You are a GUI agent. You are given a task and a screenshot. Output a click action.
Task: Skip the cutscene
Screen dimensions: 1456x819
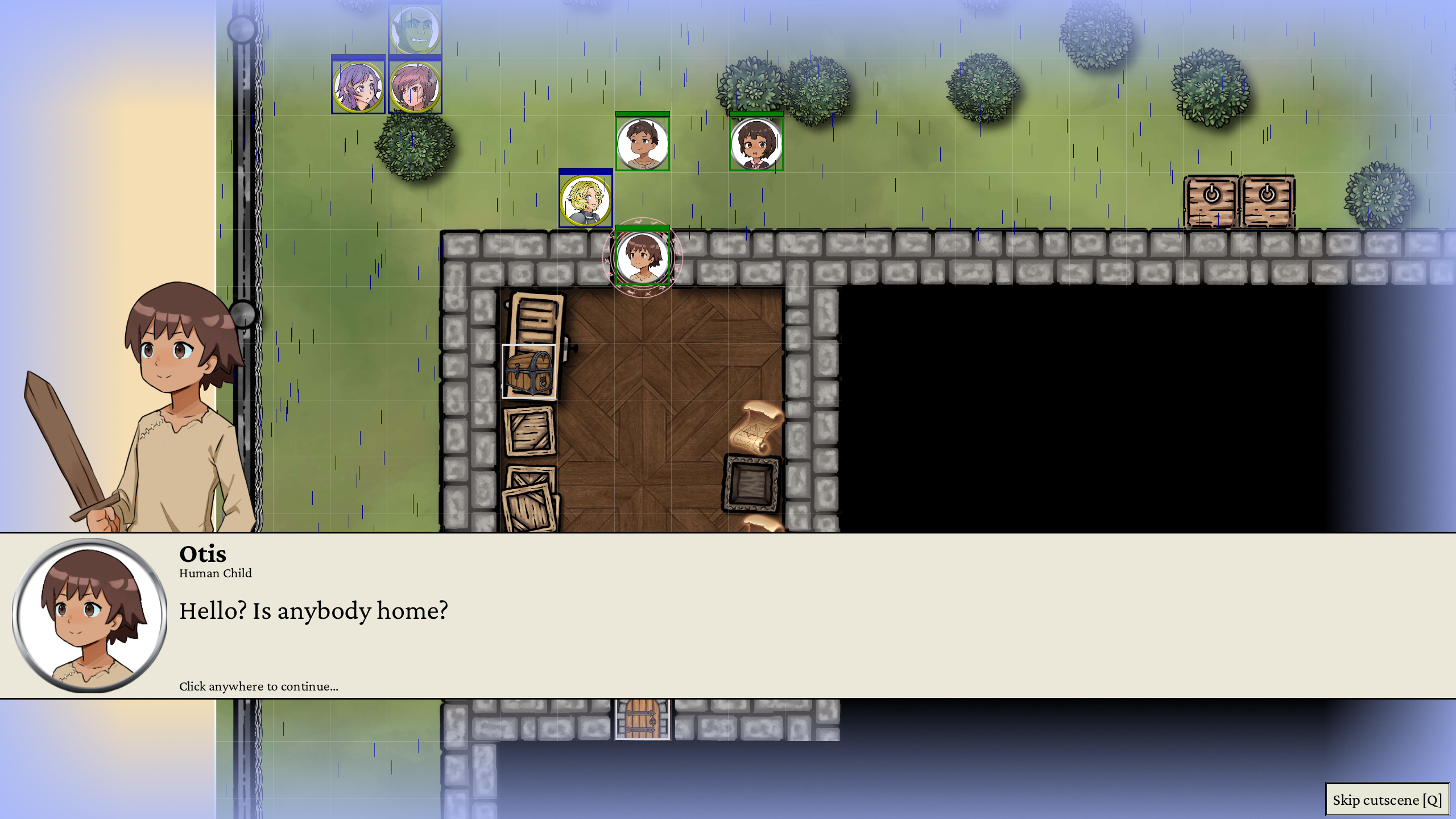pyautogui.click(x=1387, y=800)
